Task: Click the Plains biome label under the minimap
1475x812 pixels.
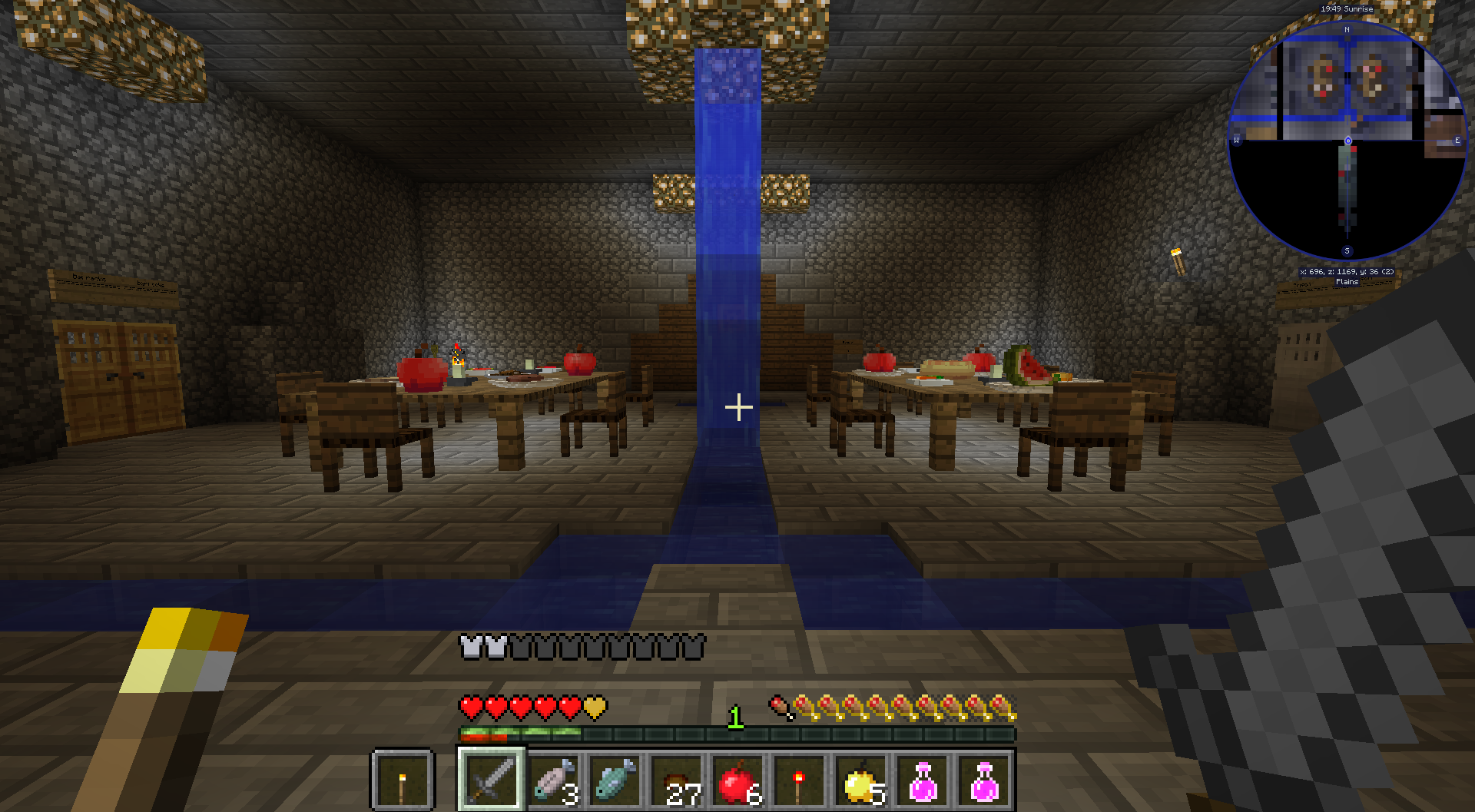Action: click(1347, 281)
